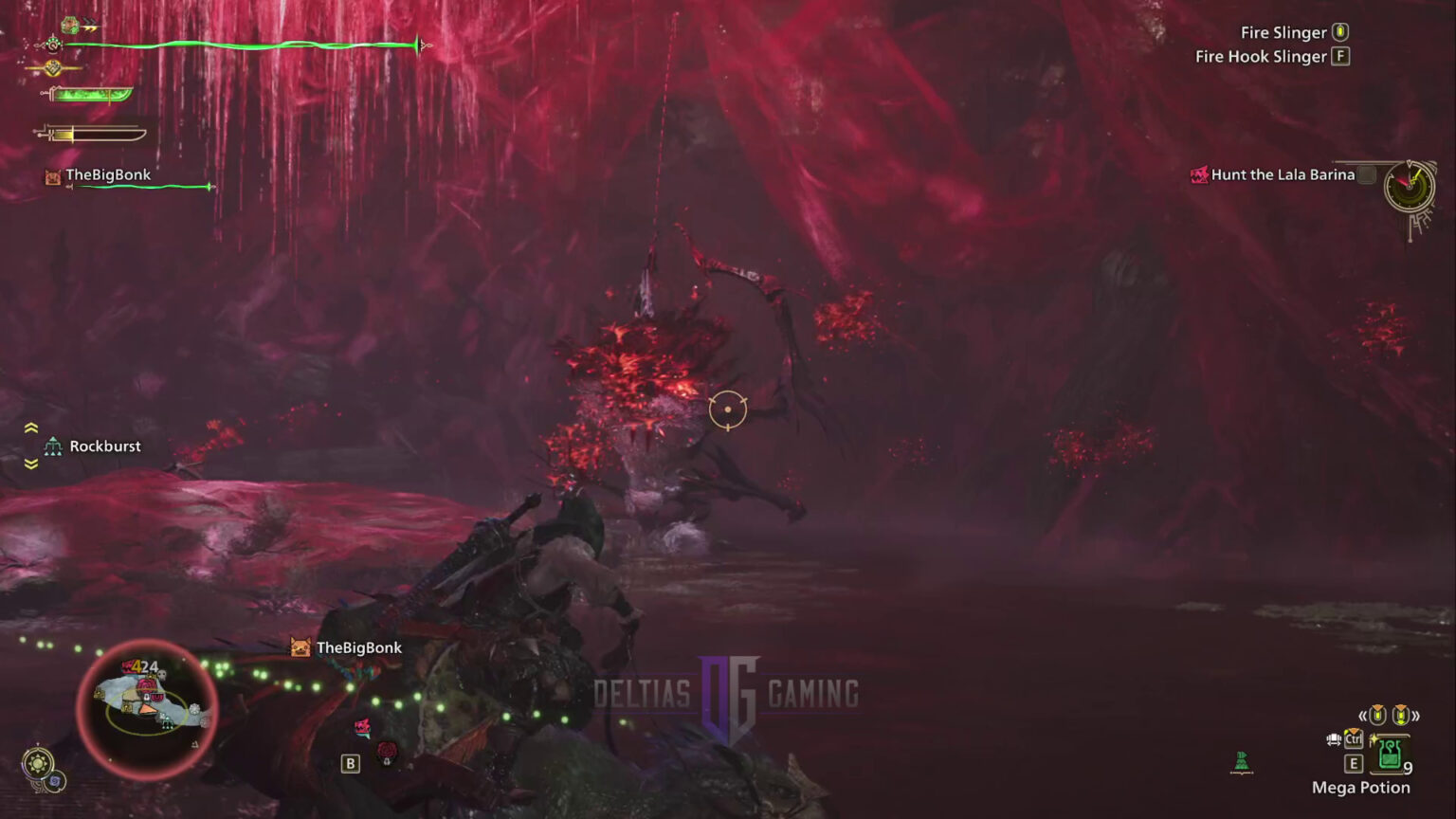The width and height of the screenshot is (1456, 819).
Task: Expand the left chevron beside the item bar
Action: click(1362, 717)
